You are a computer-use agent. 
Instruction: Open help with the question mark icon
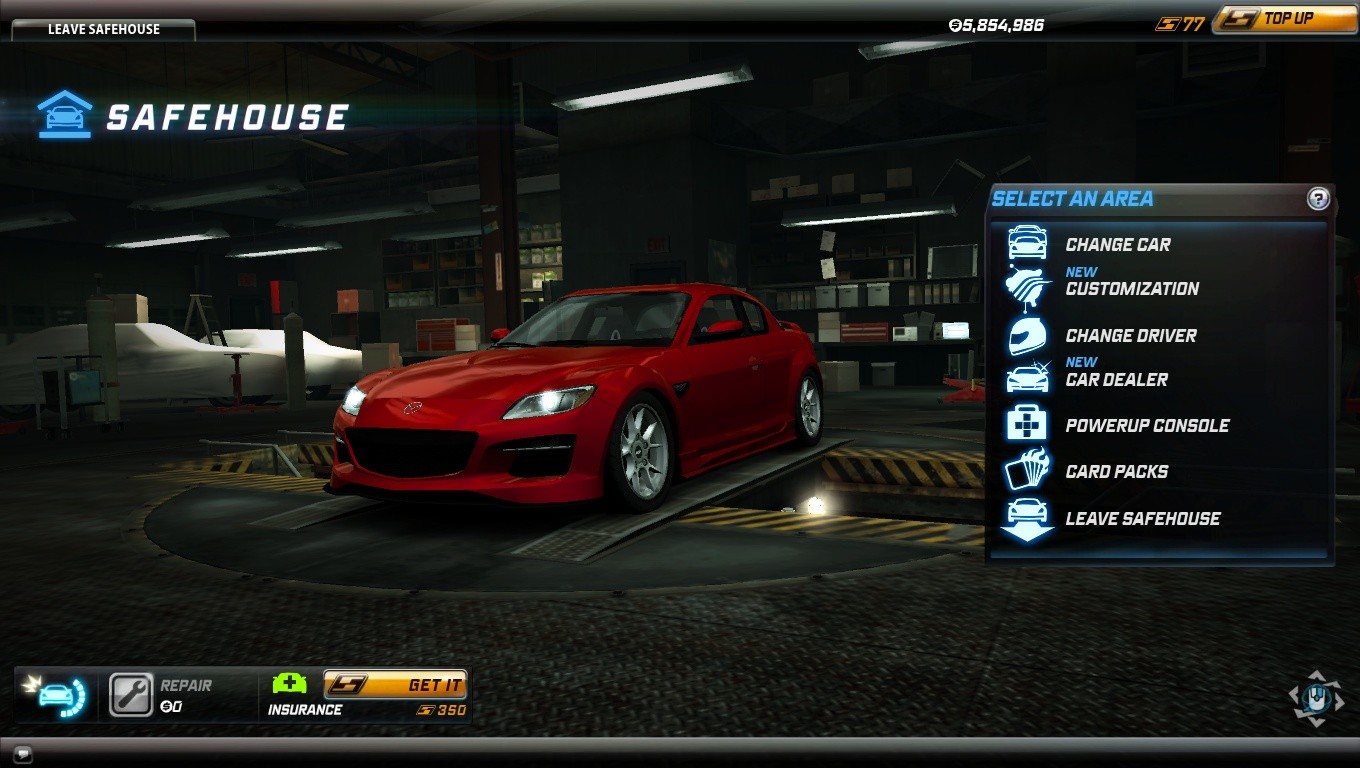[x=1318, y=199]
